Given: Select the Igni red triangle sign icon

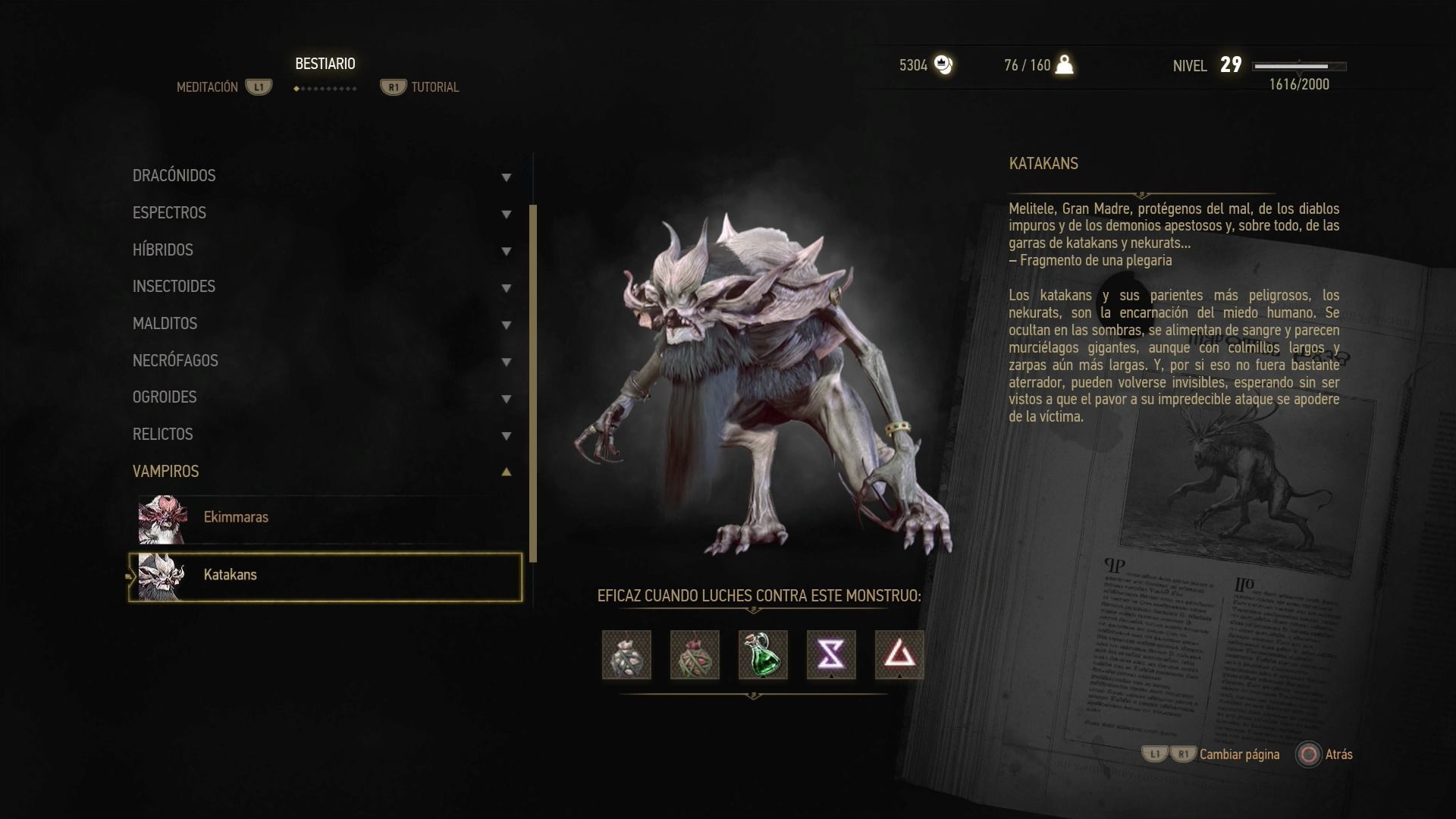Looking at the screenshot, I should coord(899,654).
